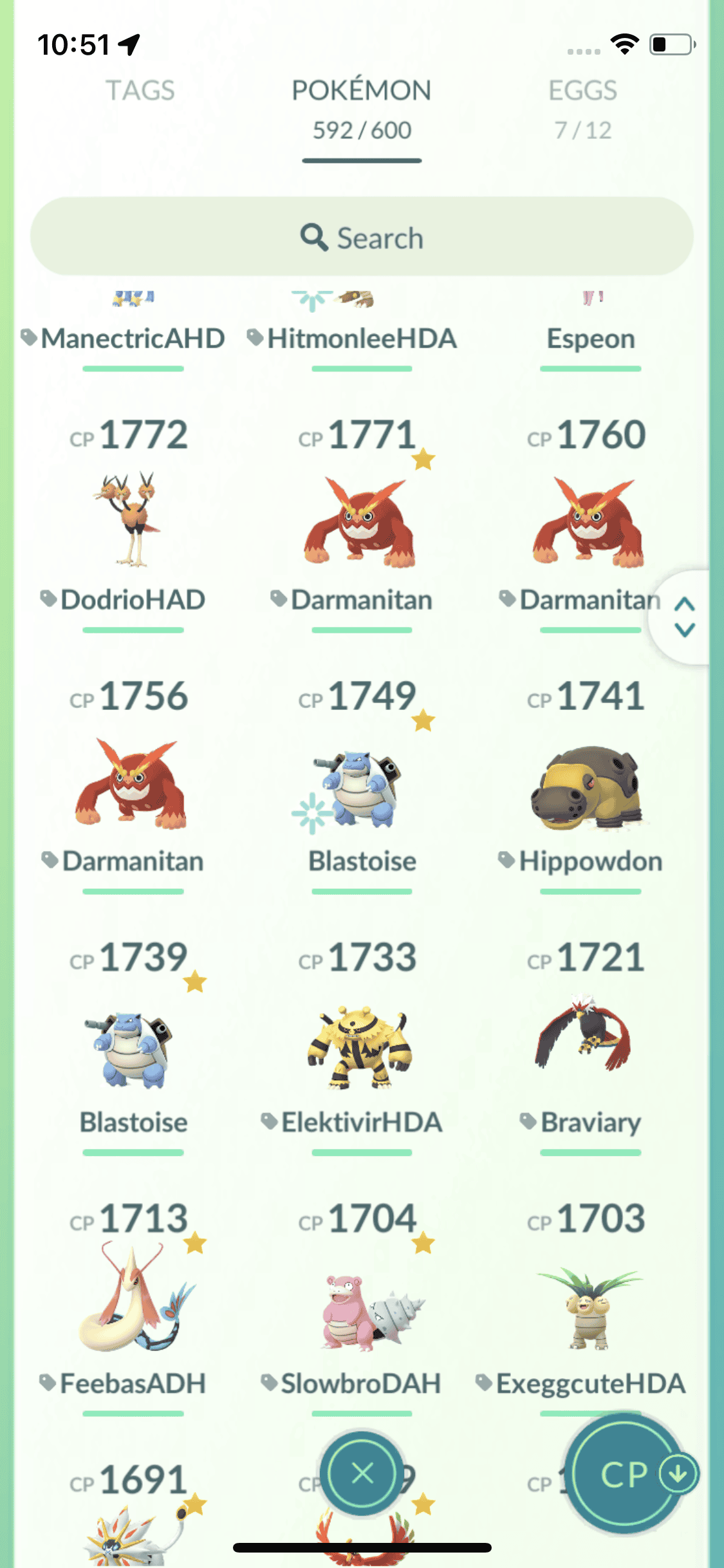724x1568 pixels.
Task: Select the Blastoise with CP 1749
Action: pyautogui.click(x=361, y=788)
